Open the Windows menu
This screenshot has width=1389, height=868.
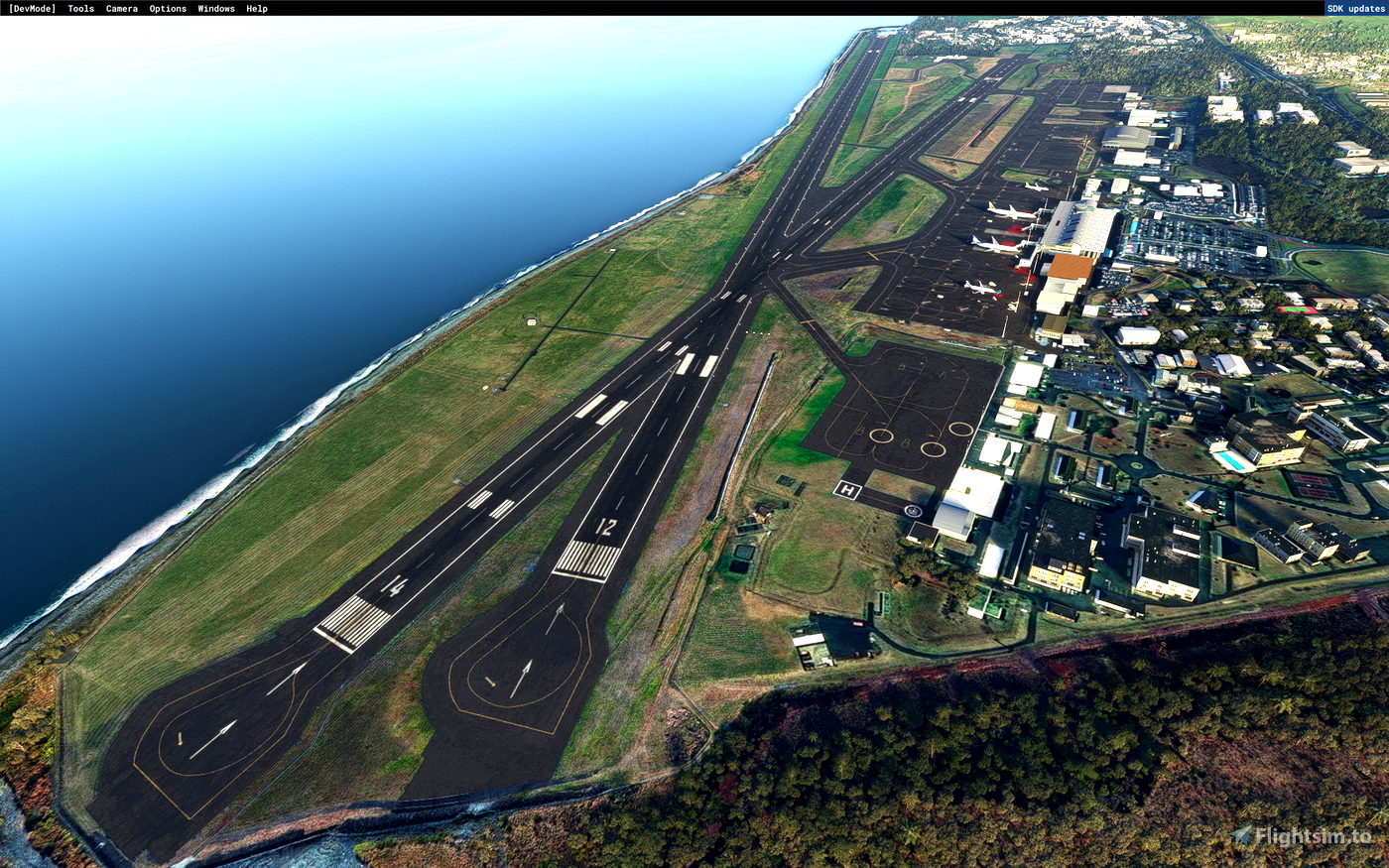pos(214,8)
